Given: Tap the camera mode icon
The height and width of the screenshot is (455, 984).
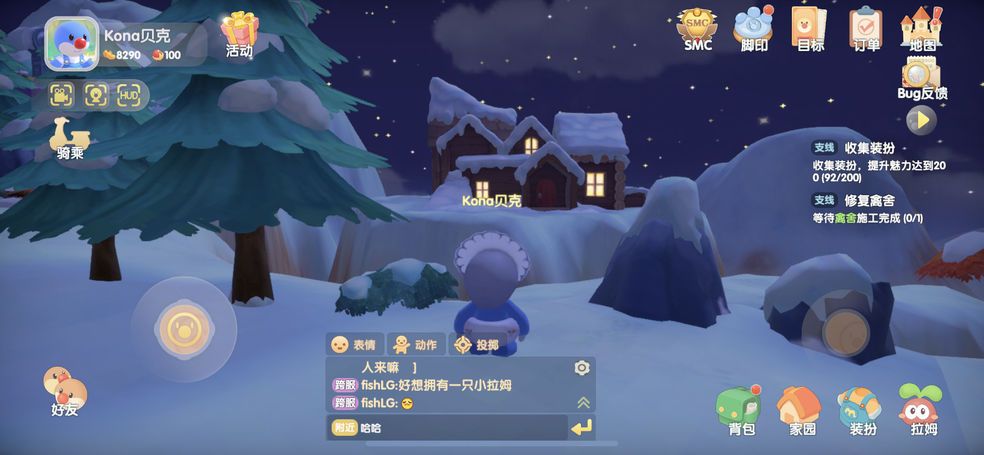Looking at the screenshot, I should coord(62,95).
